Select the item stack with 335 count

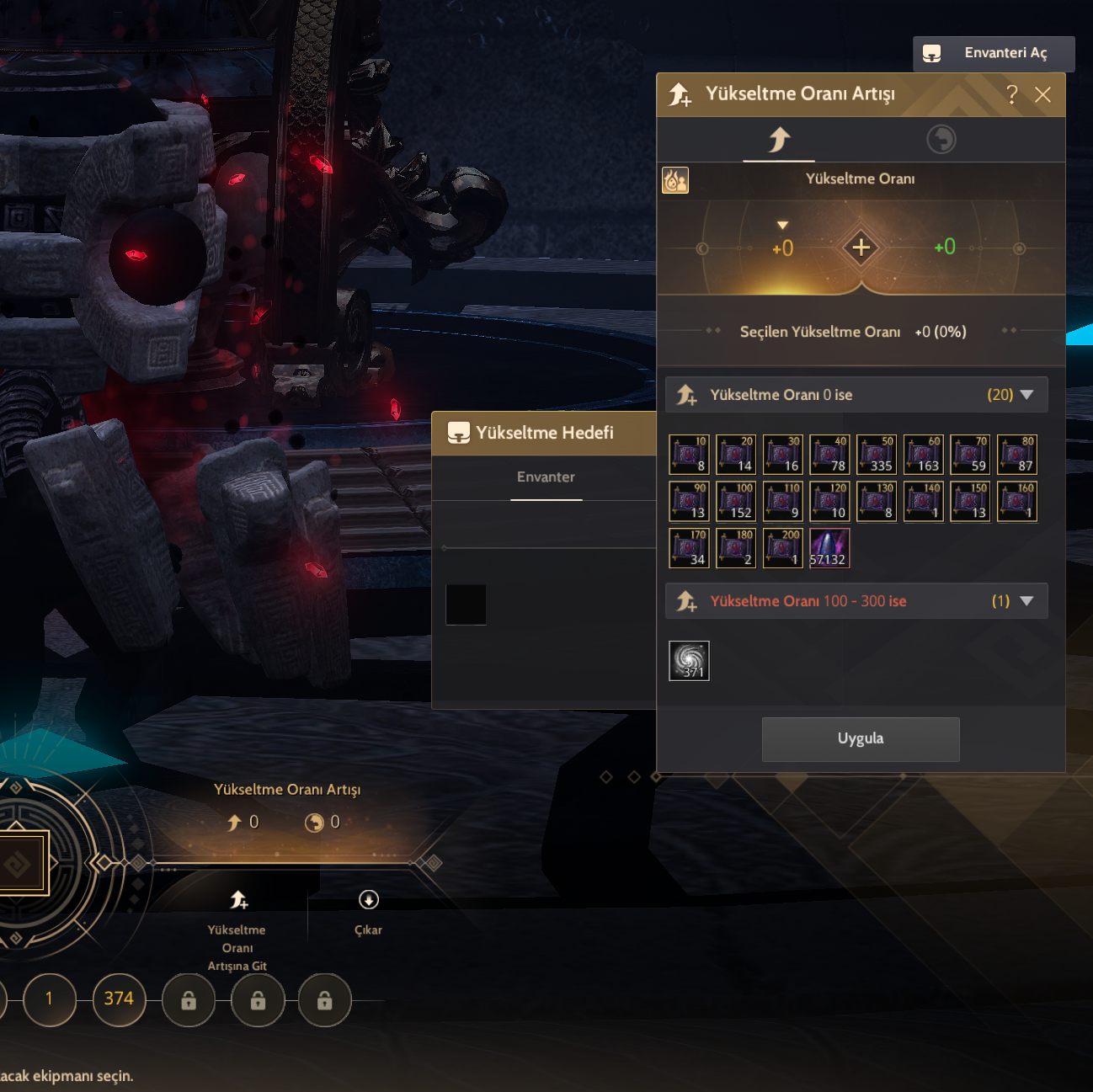point(877,455)
